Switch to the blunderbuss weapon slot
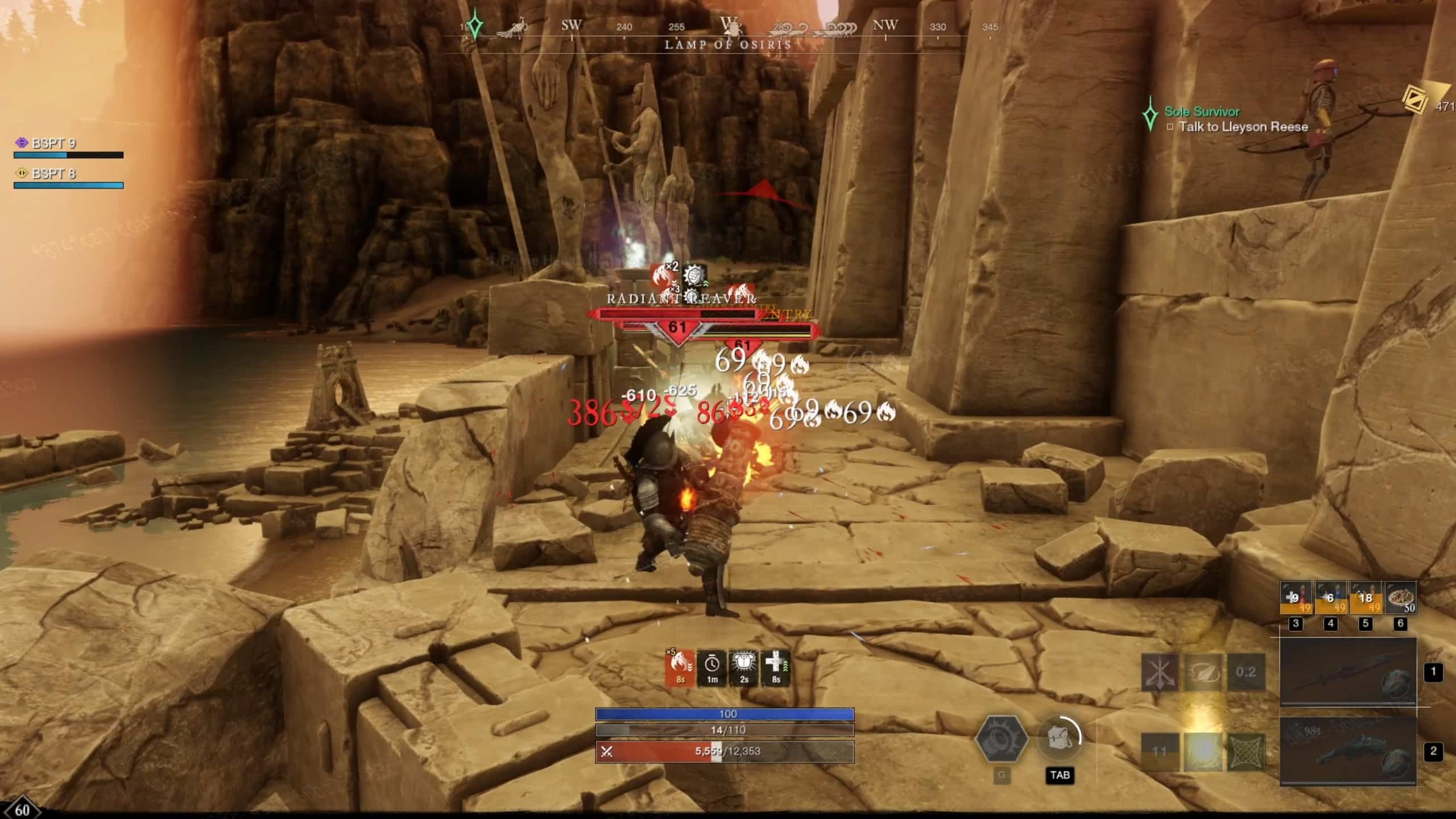 (1348, 751)
